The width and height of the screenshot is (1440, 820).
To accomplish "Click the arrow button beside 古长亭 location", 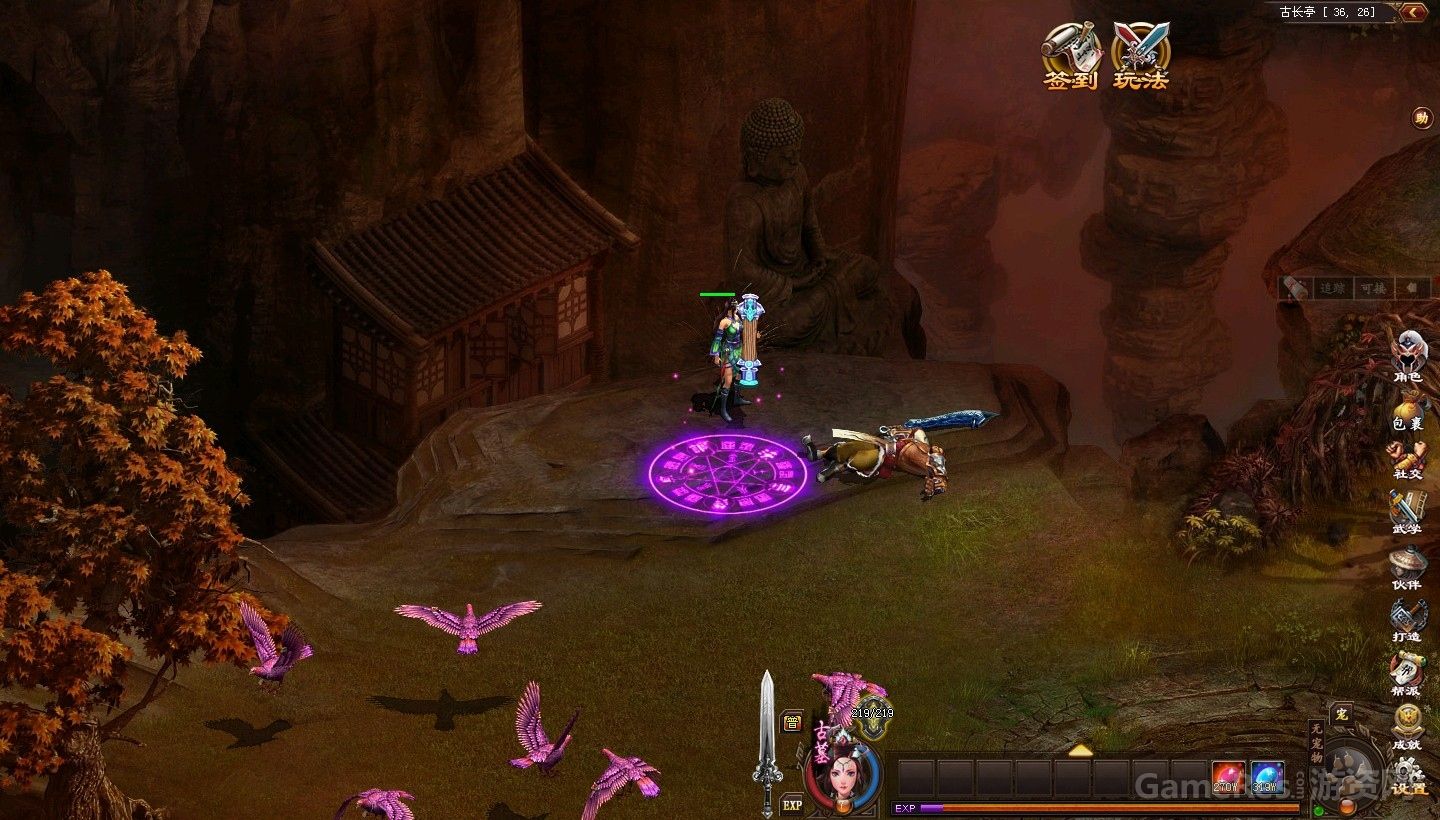I will pyautogui.click(x=1414, y=12).
